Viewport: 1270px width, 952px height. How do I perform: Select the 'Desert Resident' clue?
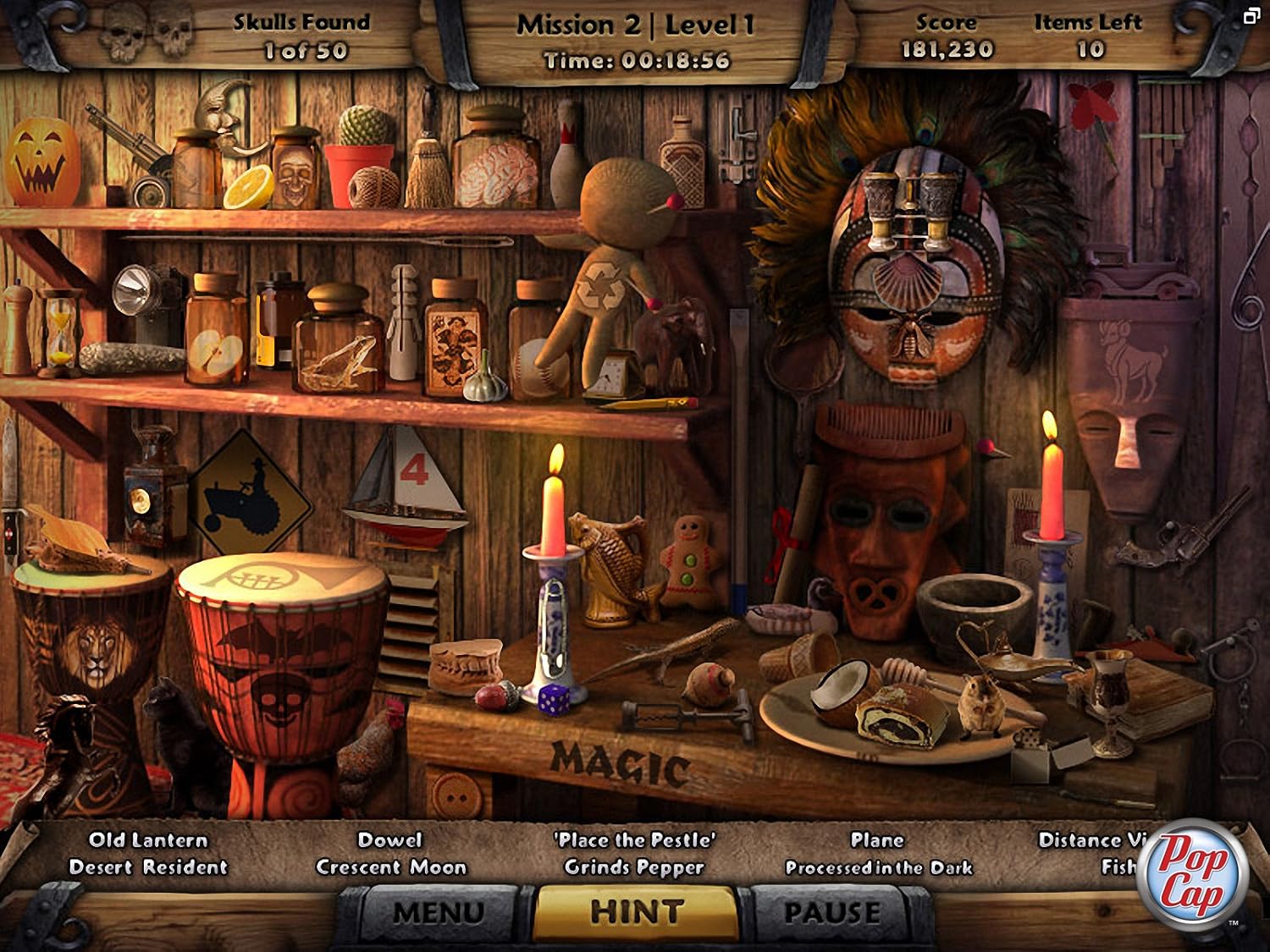point(148,867)
